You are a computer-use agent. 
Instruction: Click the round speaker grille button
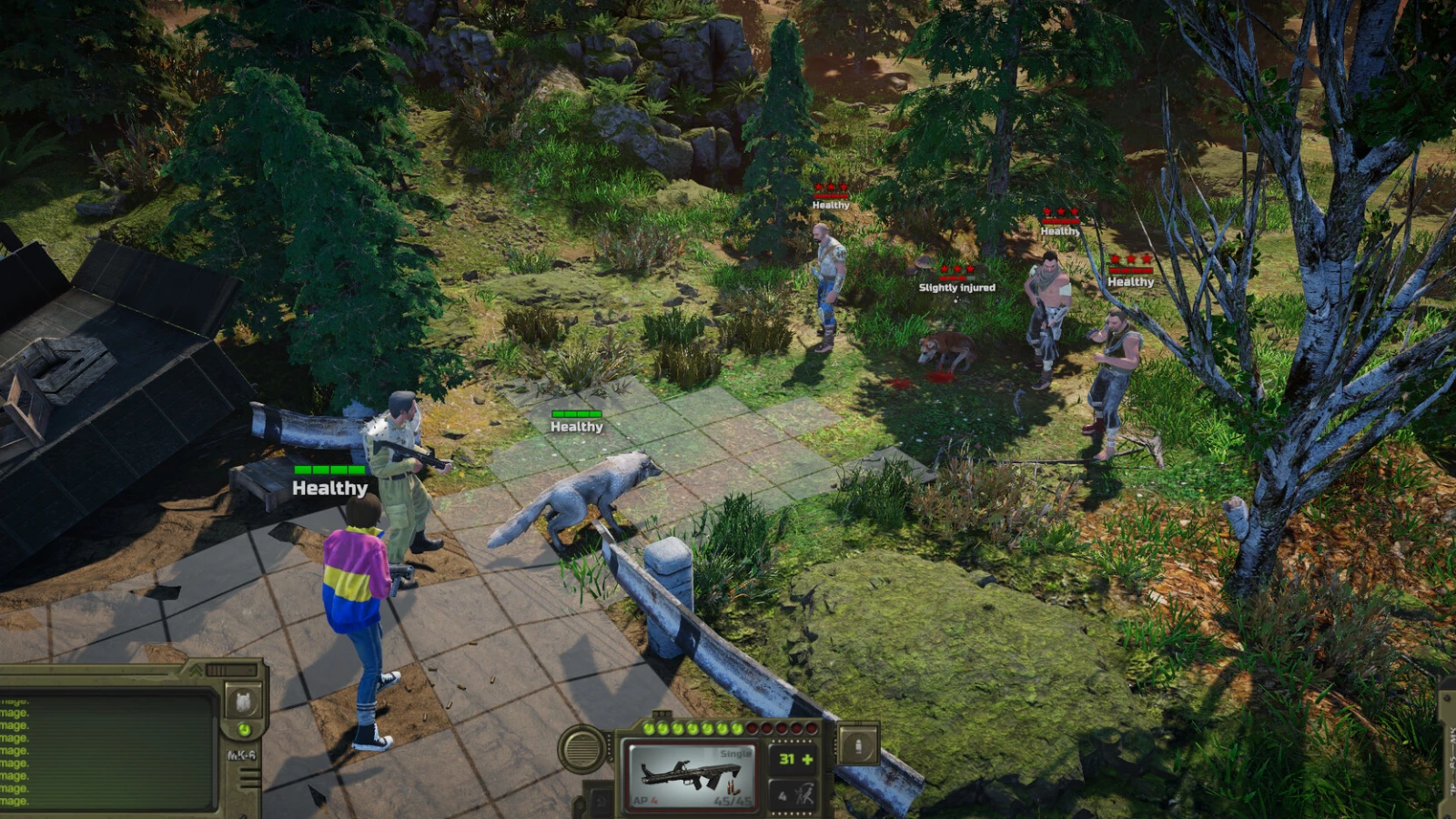582,748
